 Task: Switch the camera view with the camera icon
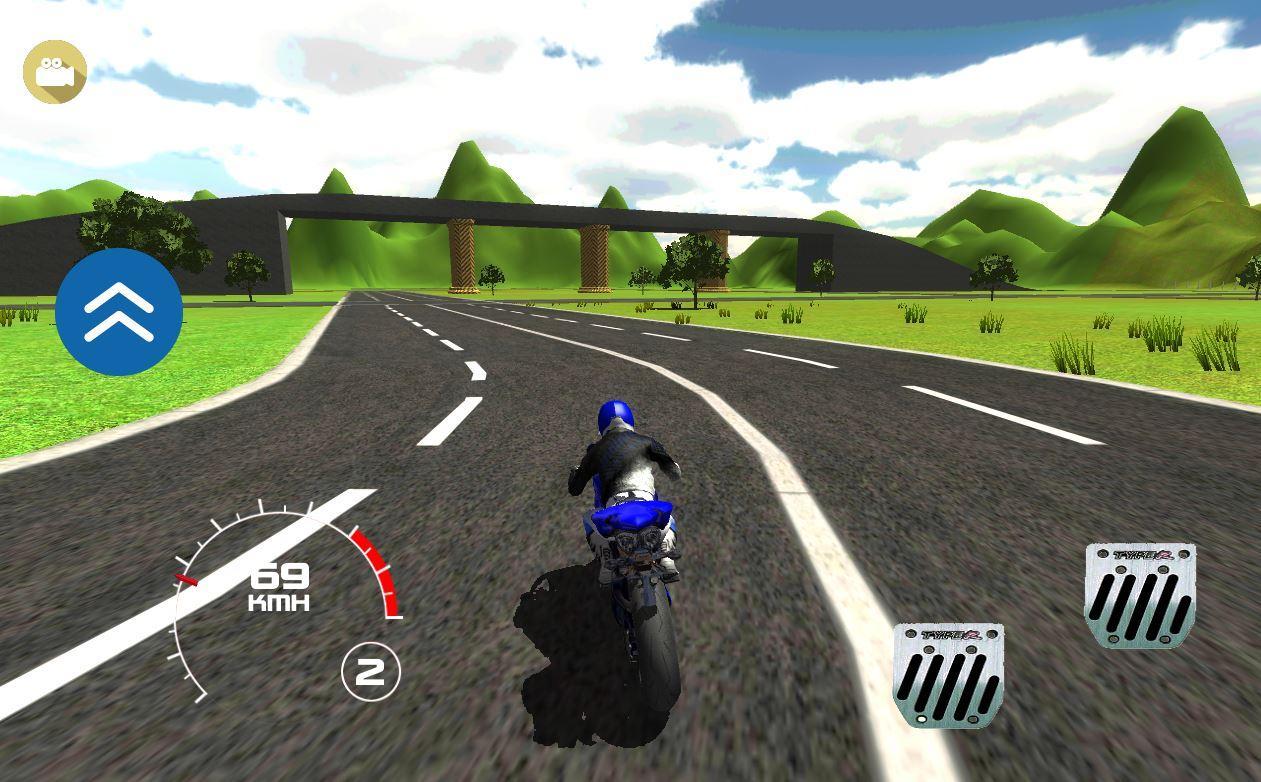tap(55, 72)
